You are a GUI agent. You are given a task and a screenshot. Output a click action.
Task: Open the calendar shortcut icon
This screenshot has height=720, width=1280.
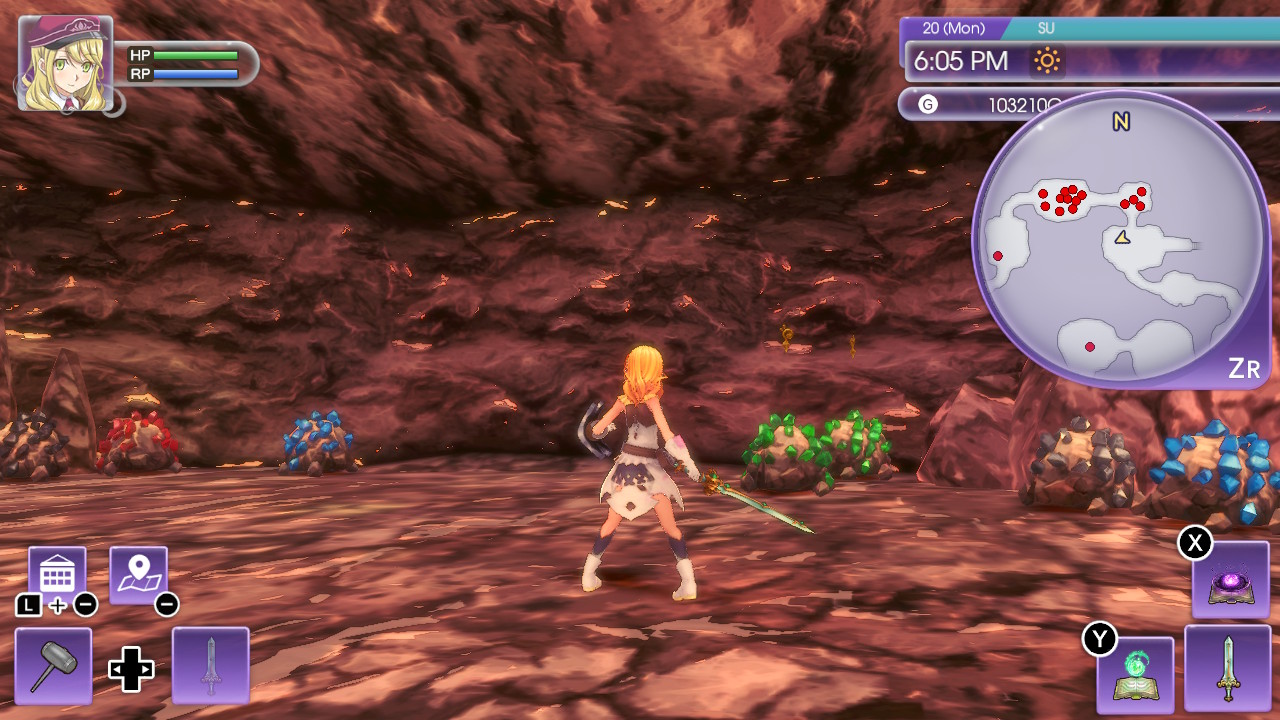point(57,568)
